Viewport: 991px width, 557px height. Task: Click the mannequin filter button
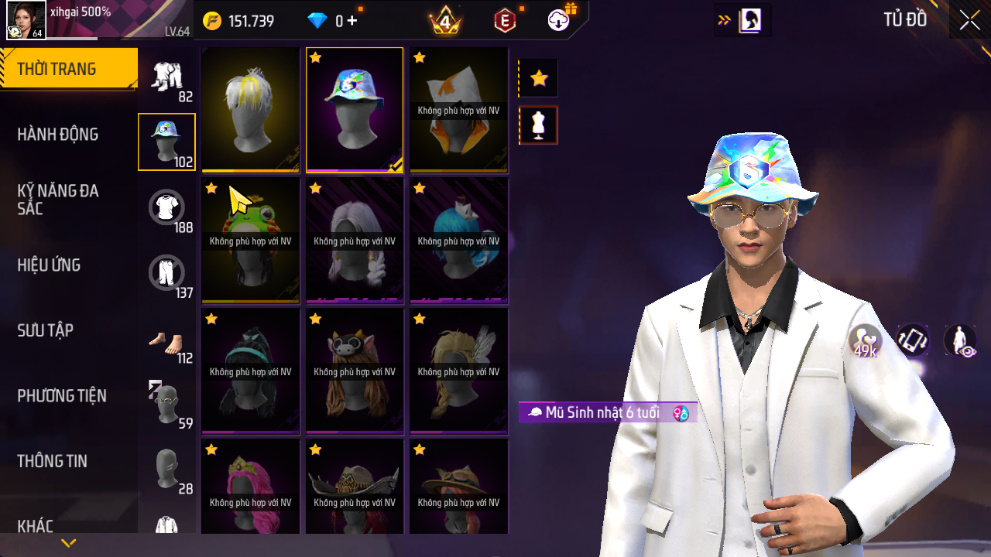coord(538,125)
